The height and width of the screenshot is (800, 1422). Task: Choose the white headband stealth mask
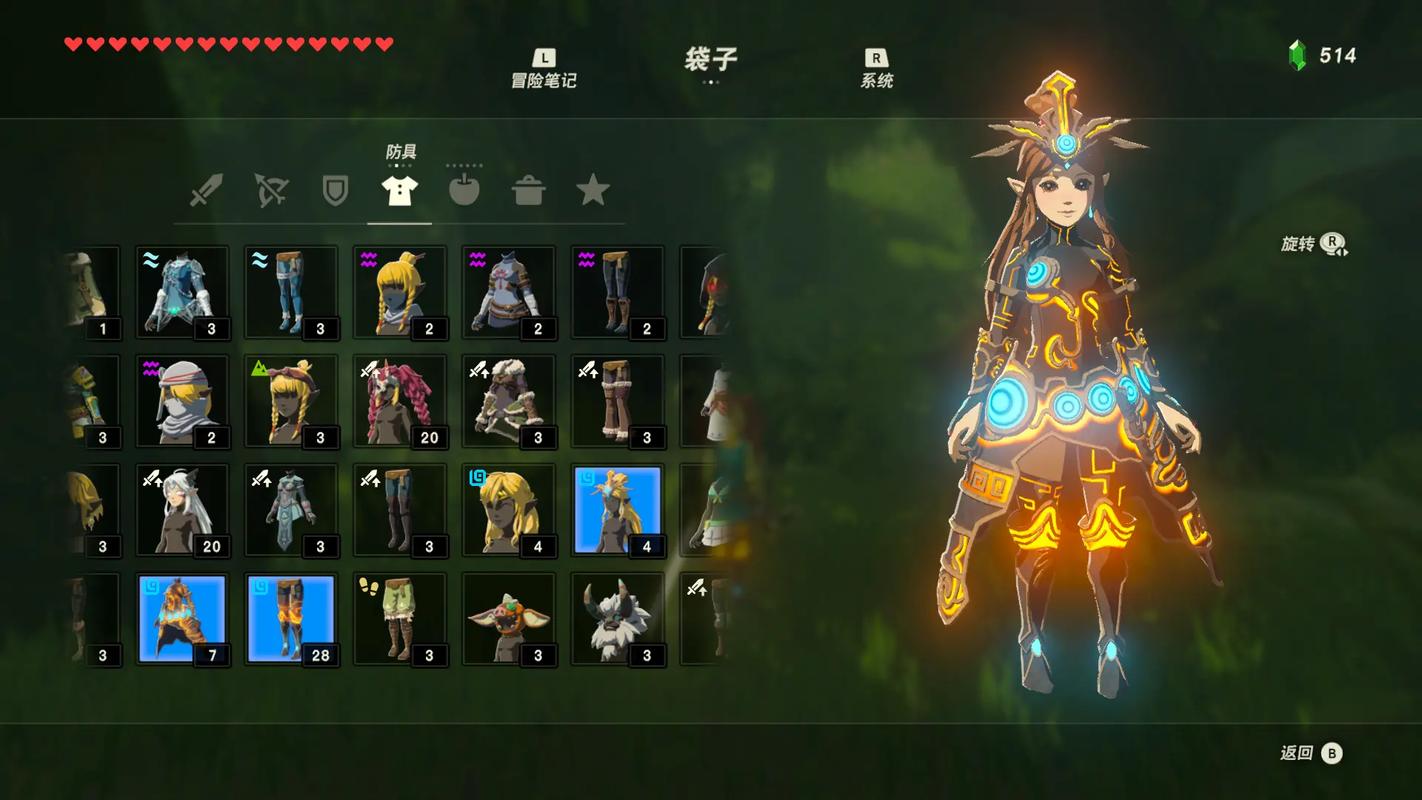pos(183,401)
